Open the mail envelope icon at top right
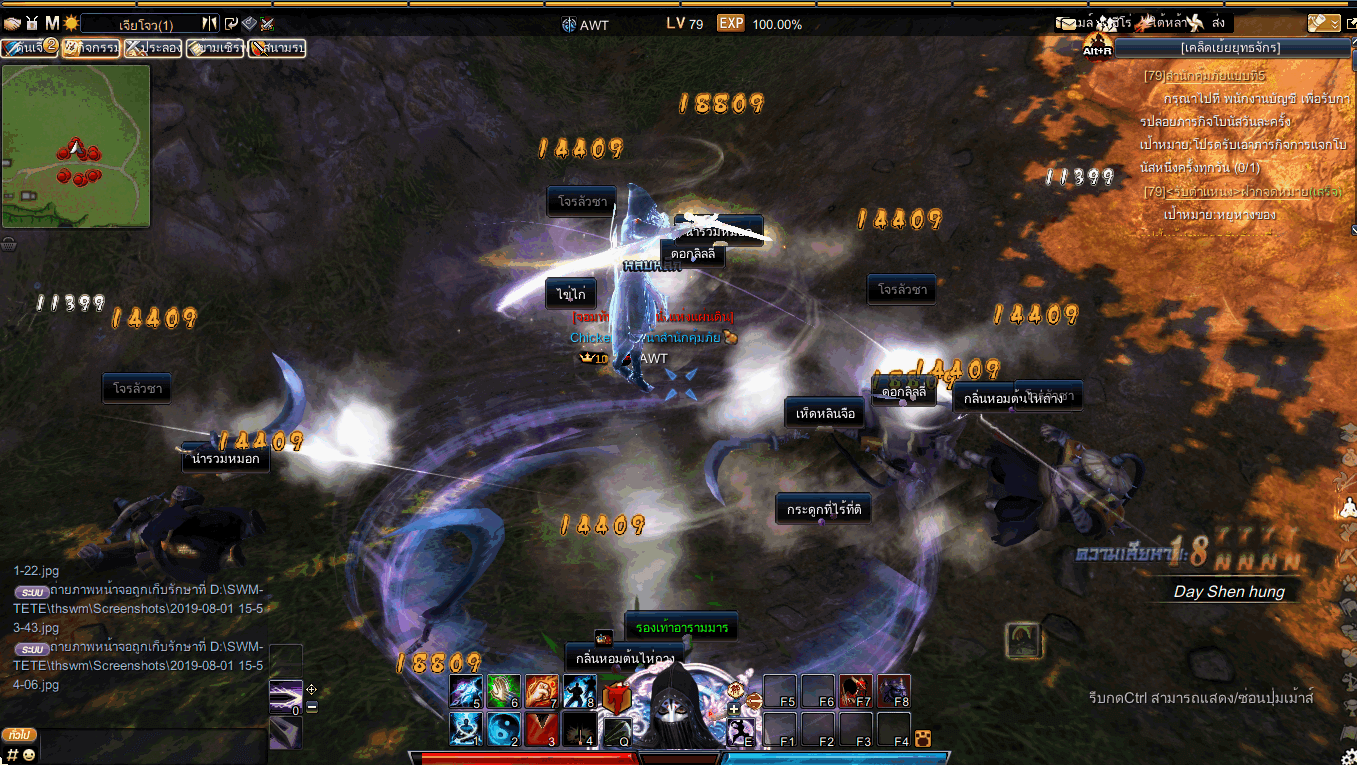Viewport: 1357px width, 765px height. click(x=1071, y=23)
